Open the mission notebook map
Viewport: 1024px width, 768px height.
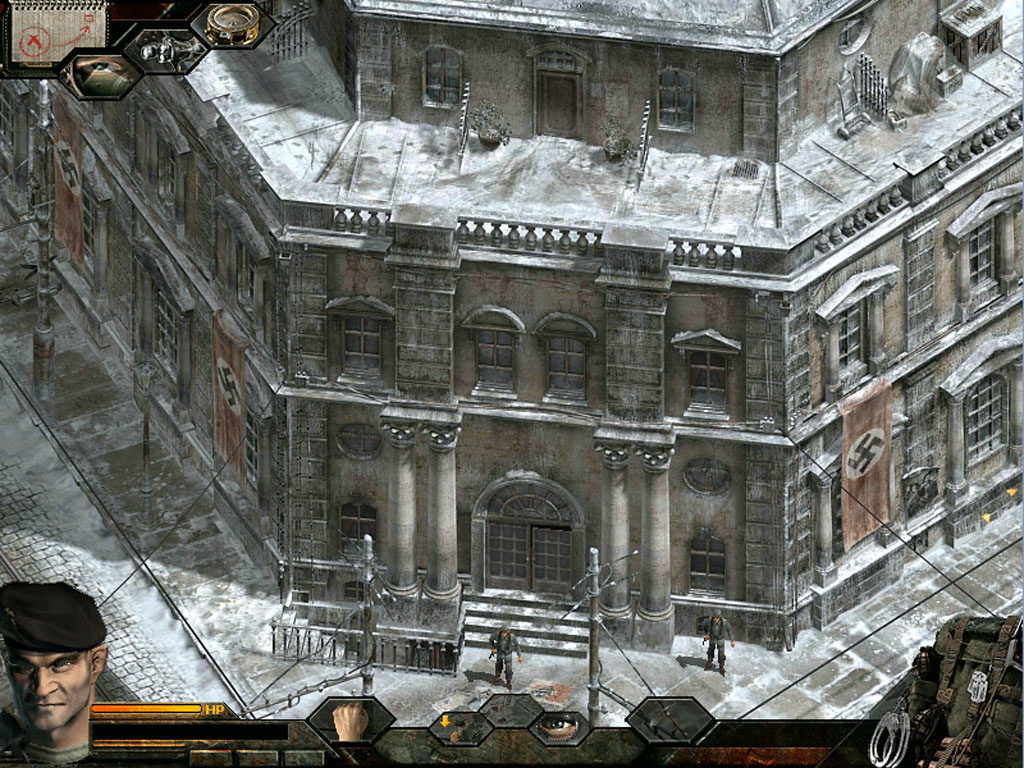57,33
